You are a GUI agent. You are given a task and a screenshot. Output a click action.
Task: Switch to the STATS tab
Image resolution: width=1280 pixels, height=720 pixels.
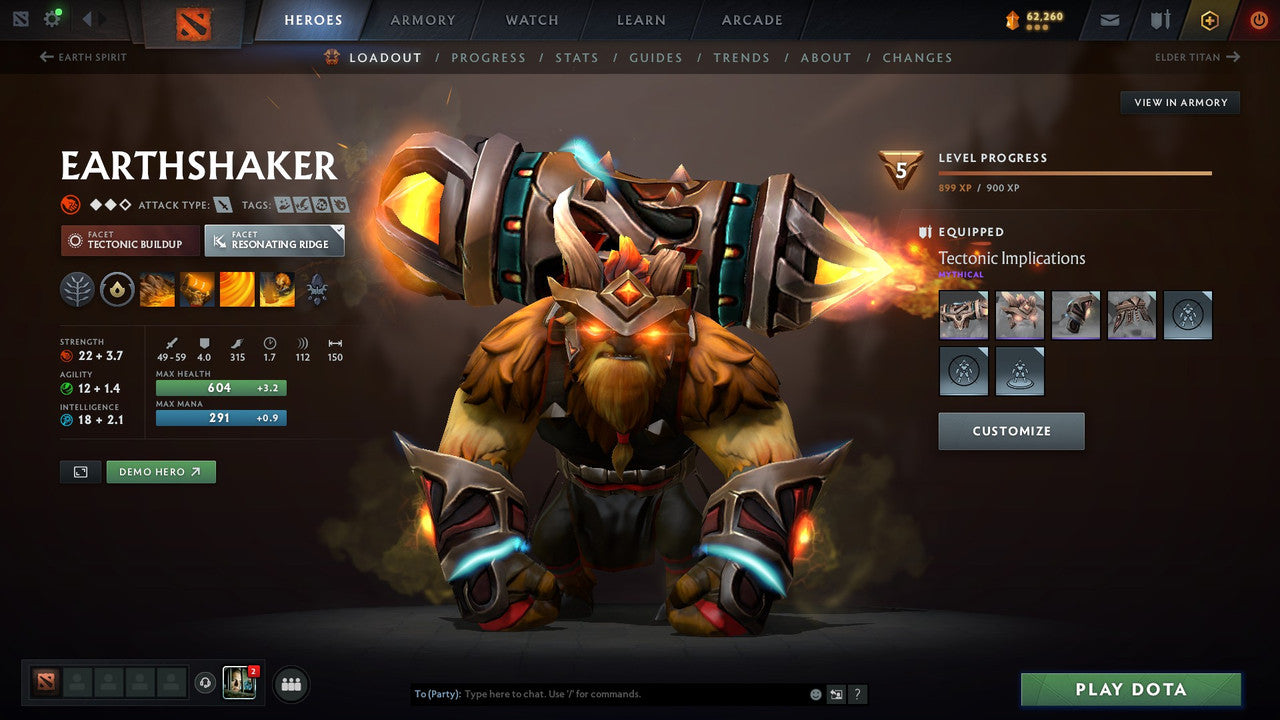tap(577, 57)
